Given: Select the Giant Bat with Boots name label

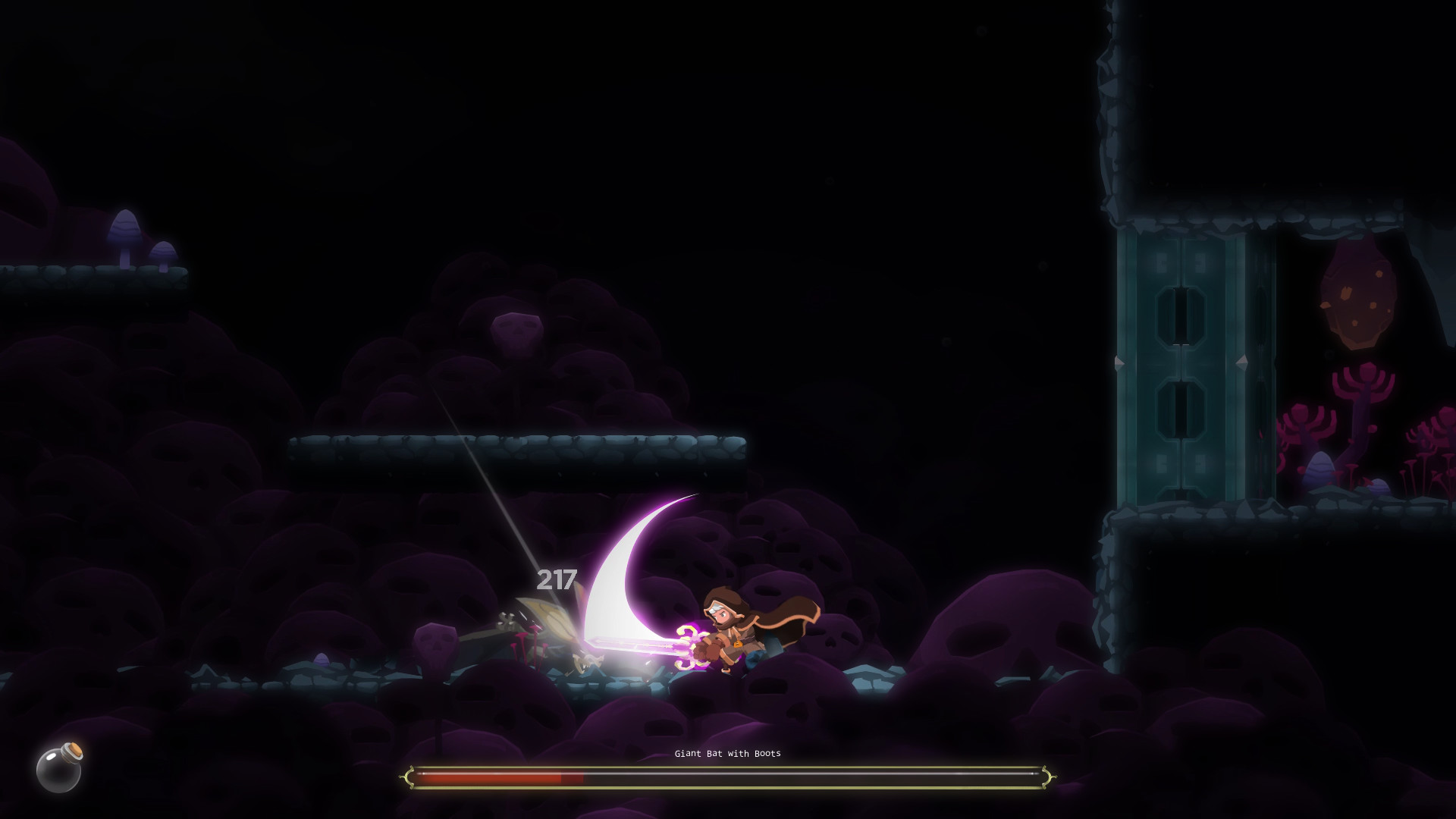Looking at the screenshot, I should 727,755.
